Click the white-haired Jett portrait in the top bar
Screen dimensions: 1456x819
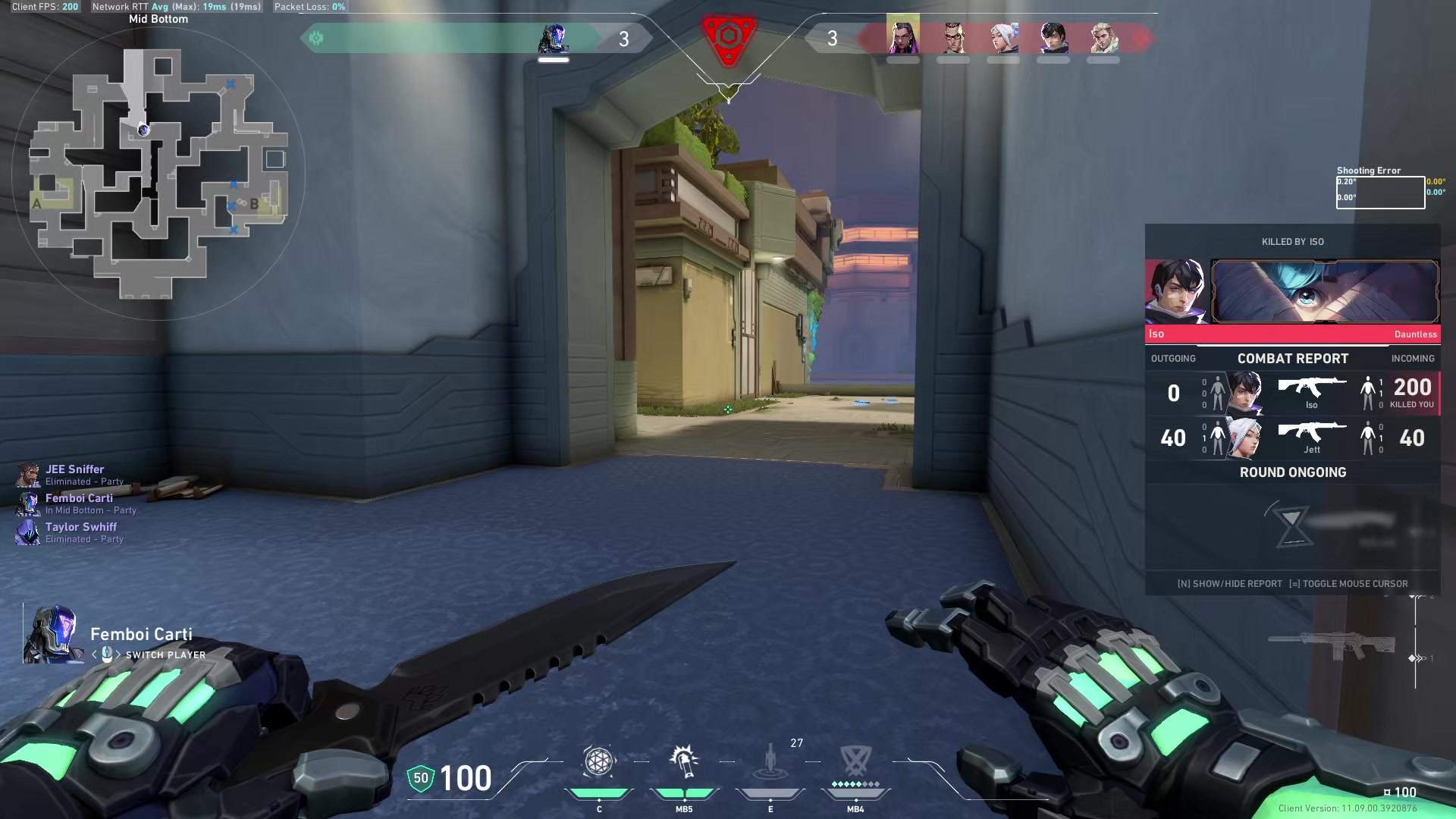tap(1003, 36)
